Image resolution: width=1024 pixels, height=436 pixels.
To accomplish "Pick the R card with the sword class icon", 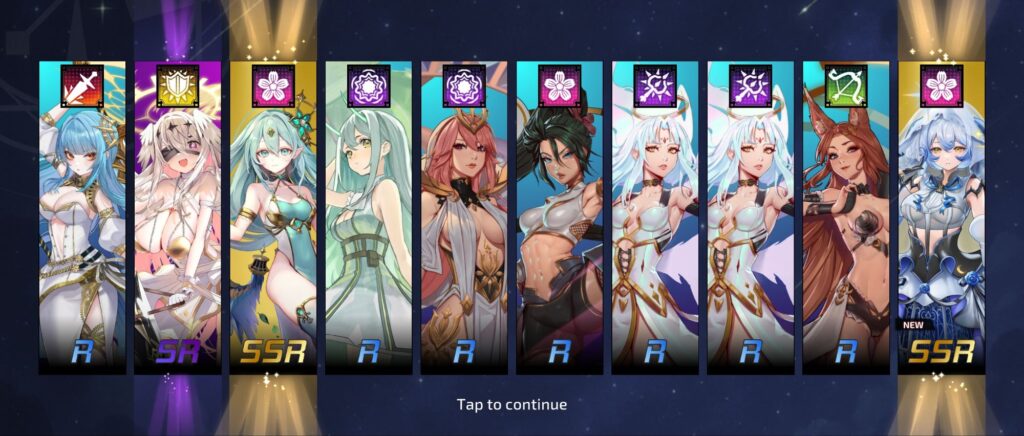I will tap(82, 218).
